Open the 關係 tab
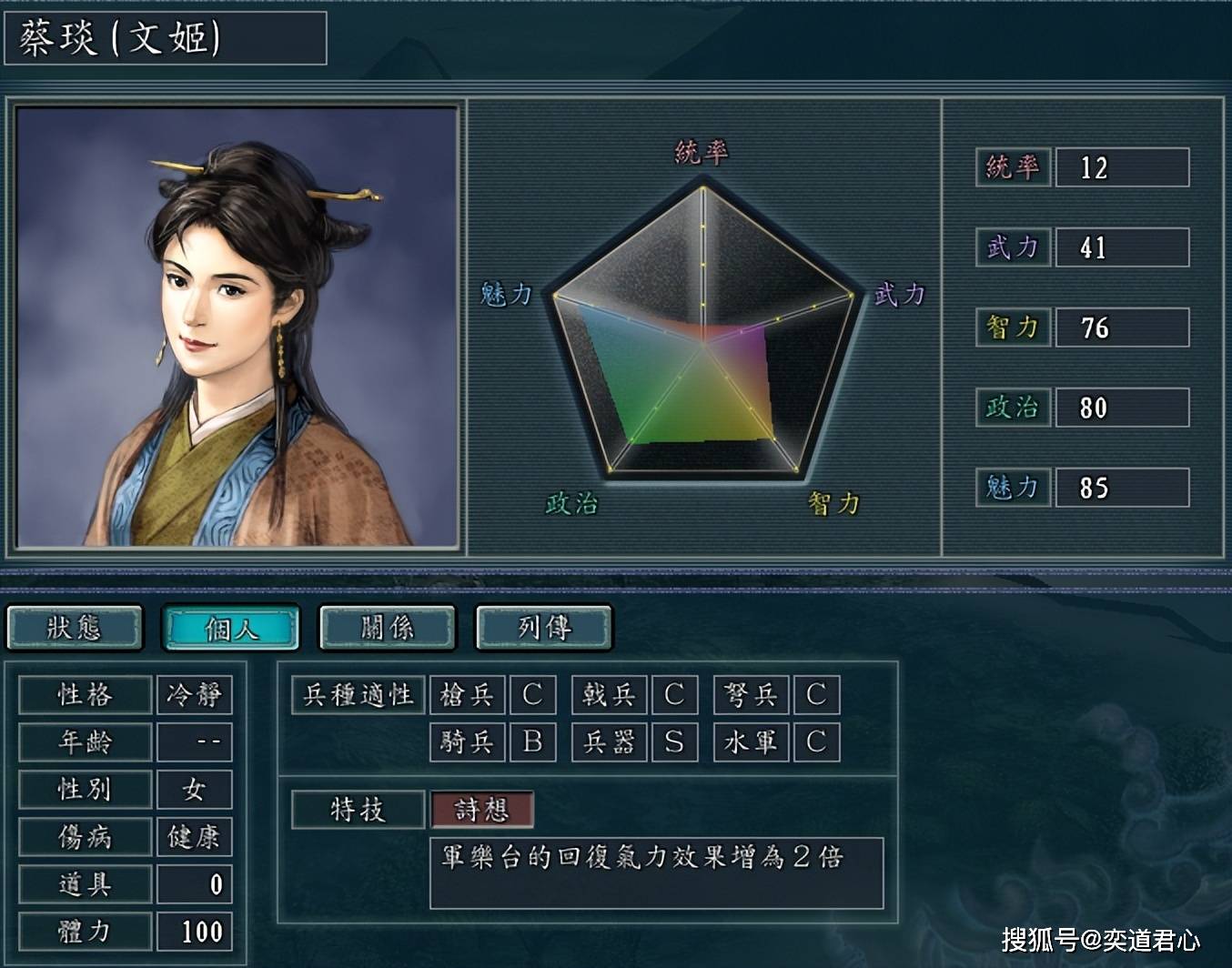1232x968 pixels. pos(388,628)
